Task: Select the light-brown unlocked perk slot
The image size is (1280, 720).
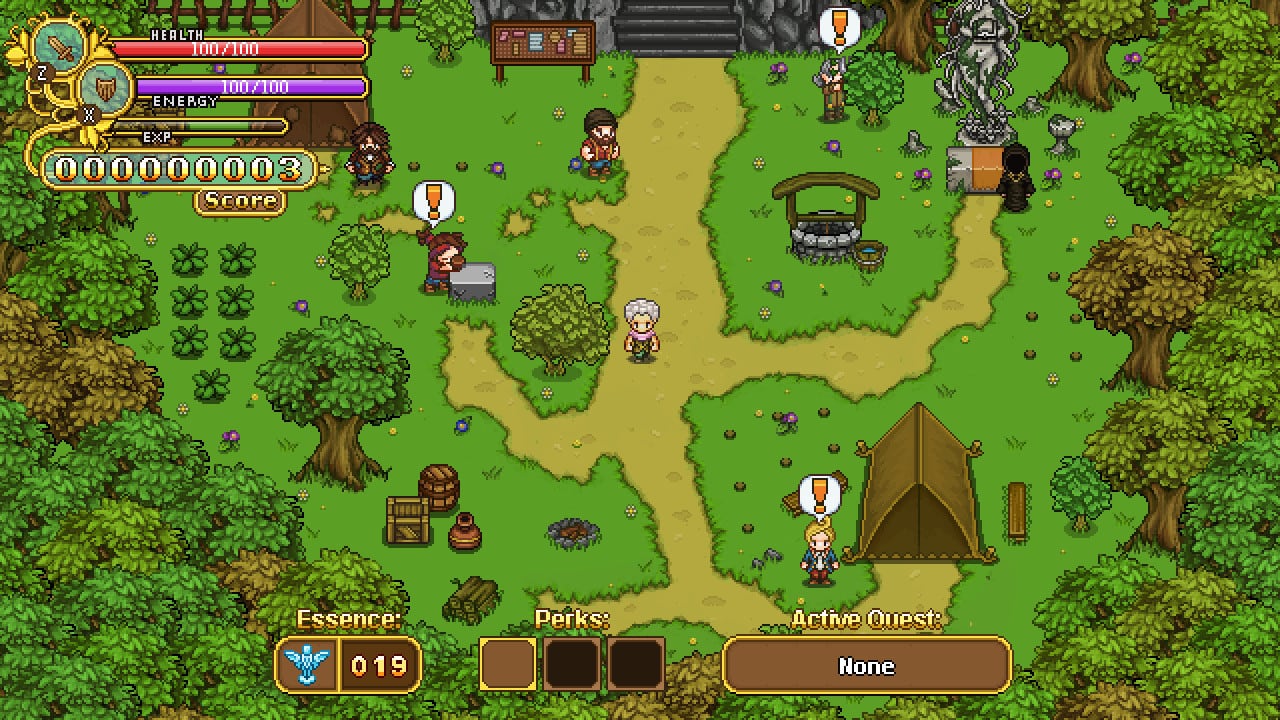Action: [508, 665]
